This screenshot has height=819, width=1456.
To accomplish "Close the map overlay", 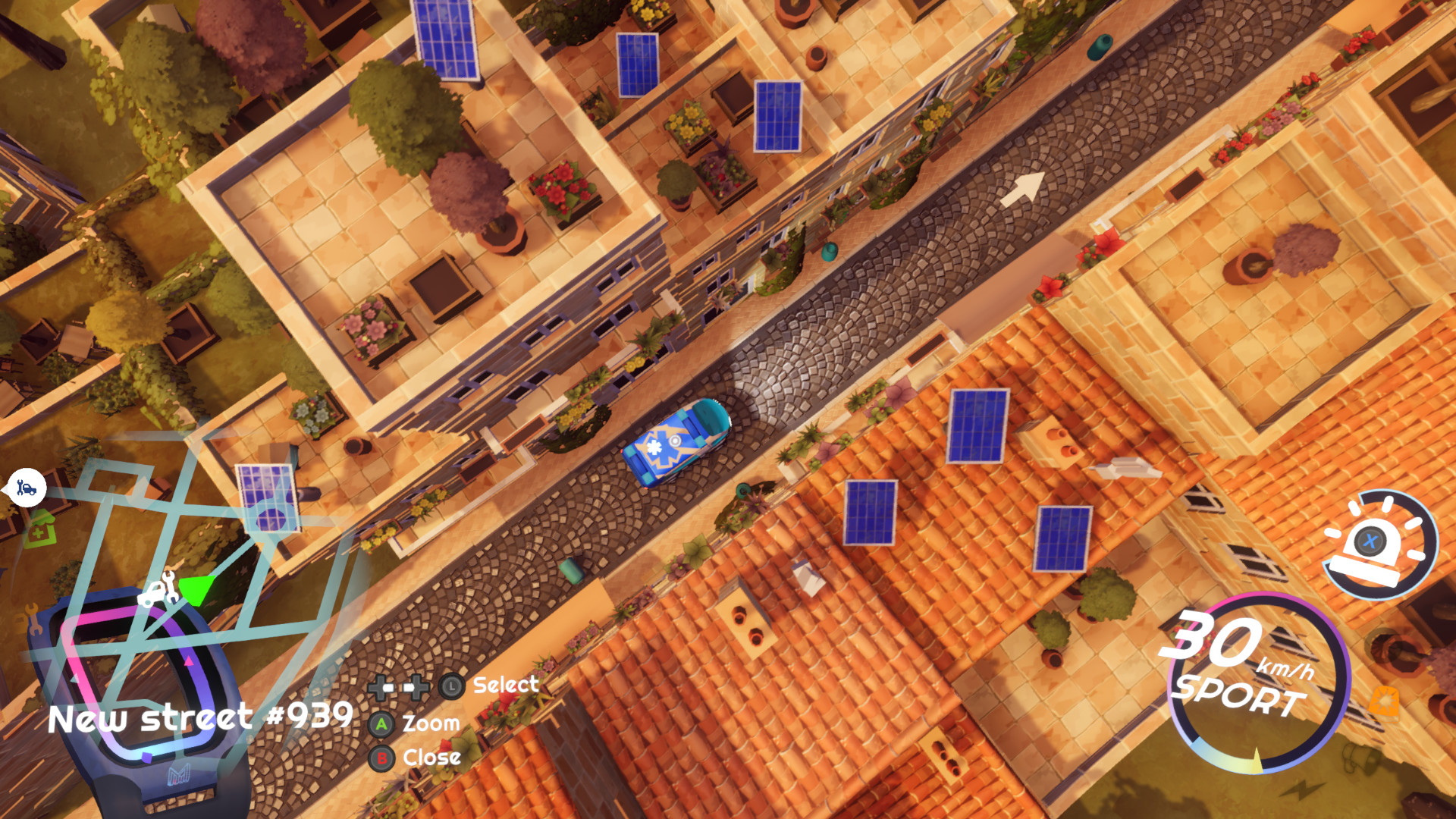I will pos(430,758).
